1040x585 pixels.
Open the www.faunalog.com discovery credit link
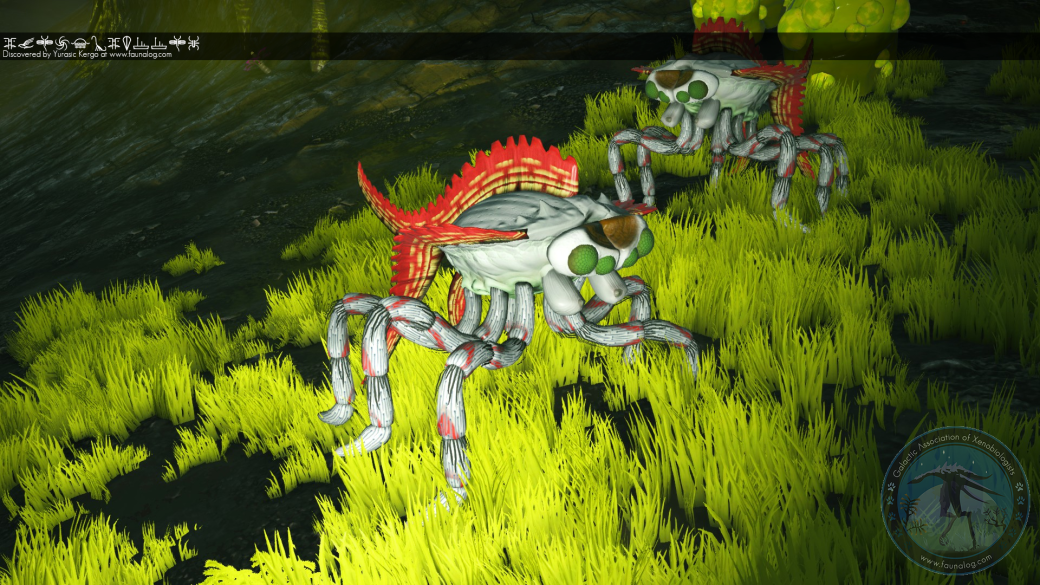coord(141,55)
